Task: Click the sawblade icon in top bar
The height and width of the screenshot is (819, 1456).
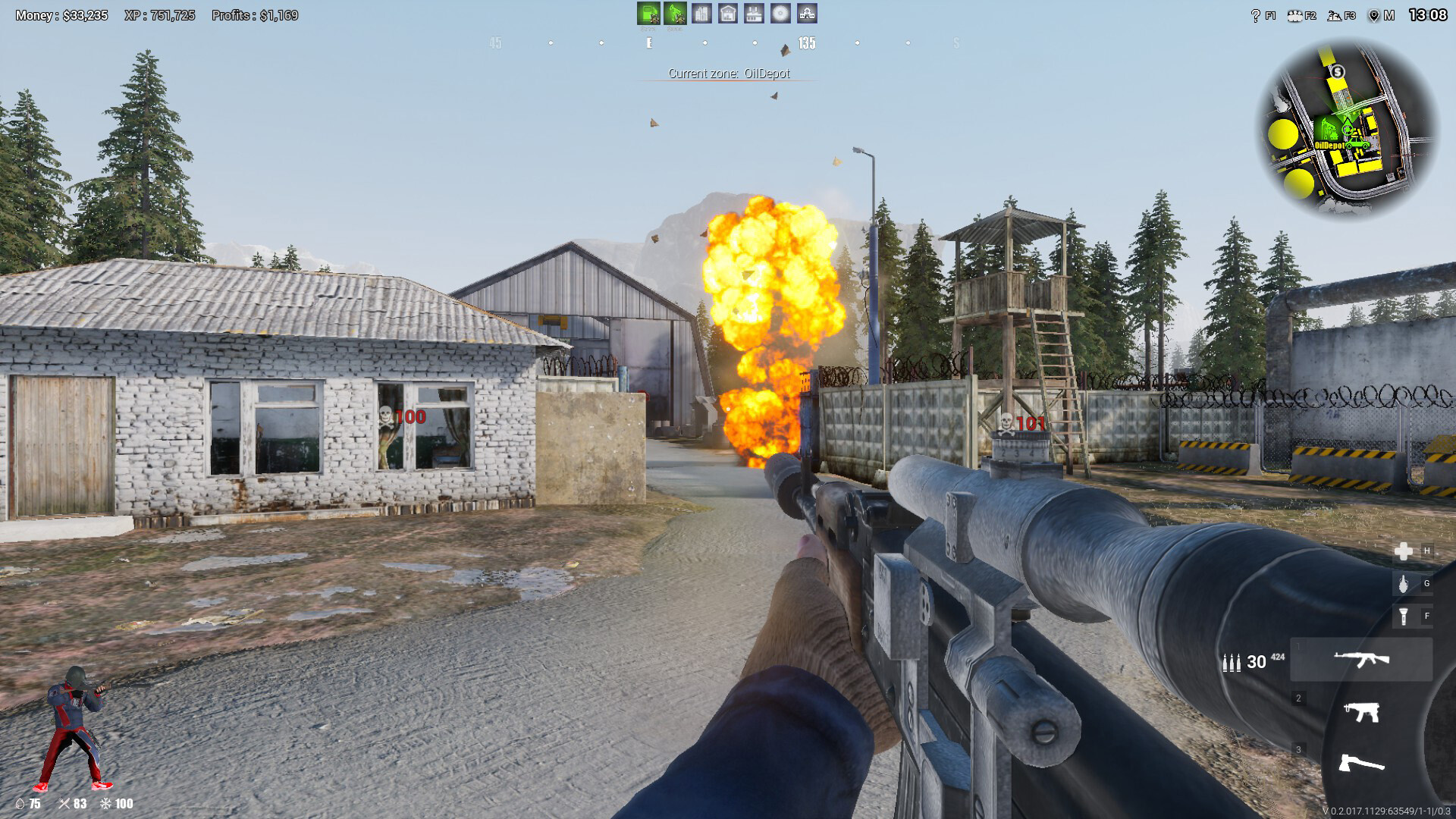Action: (x=780, y=13)
